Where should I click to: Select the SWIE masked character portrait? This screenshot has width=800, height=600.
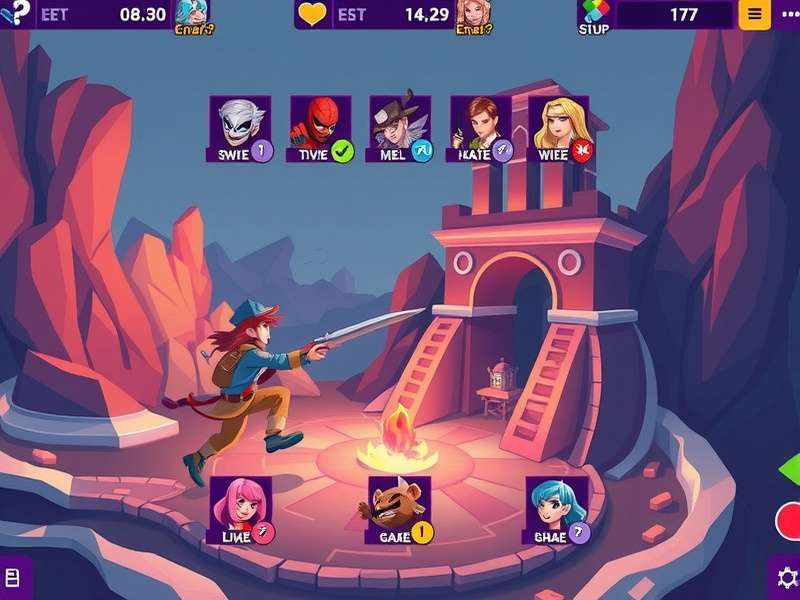[240, 126]
